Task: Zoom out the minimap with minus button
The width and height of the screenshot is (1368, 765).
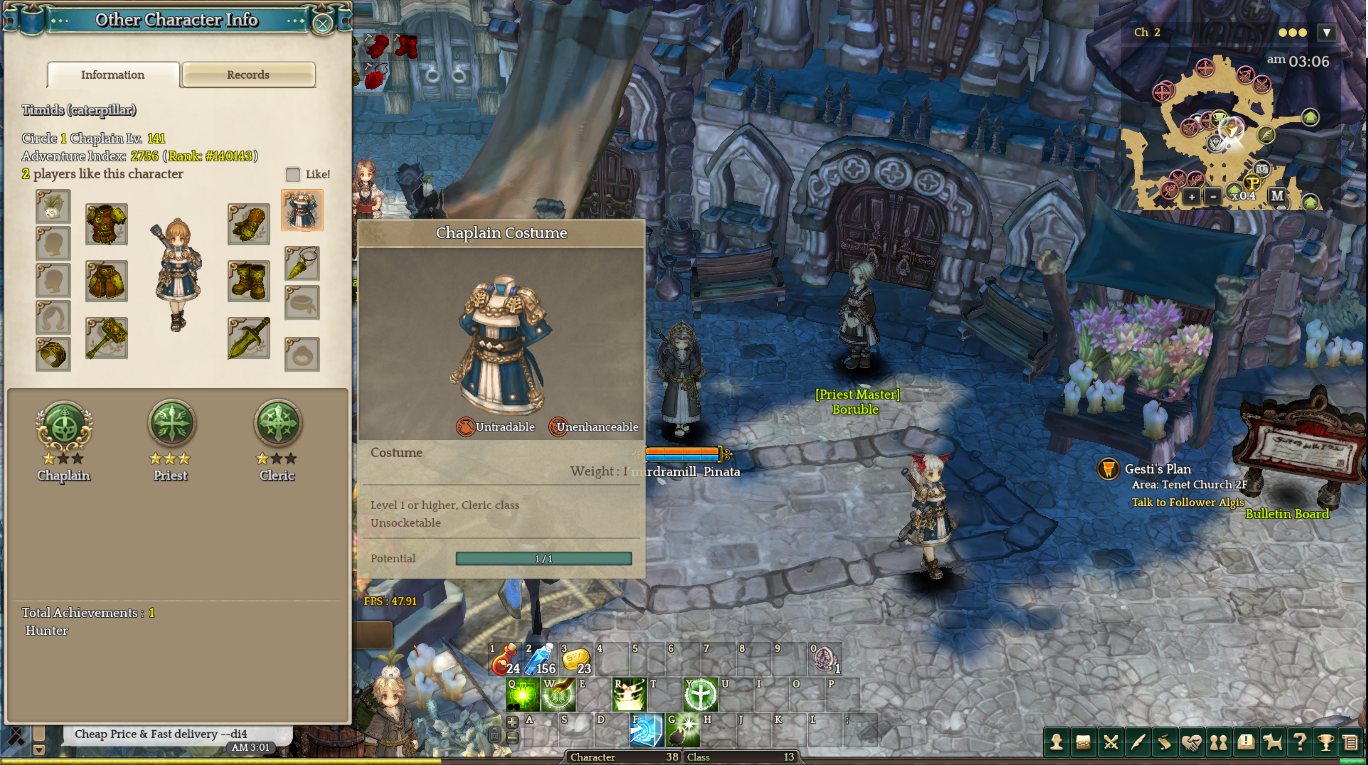Action: [x=1213, y=197]
